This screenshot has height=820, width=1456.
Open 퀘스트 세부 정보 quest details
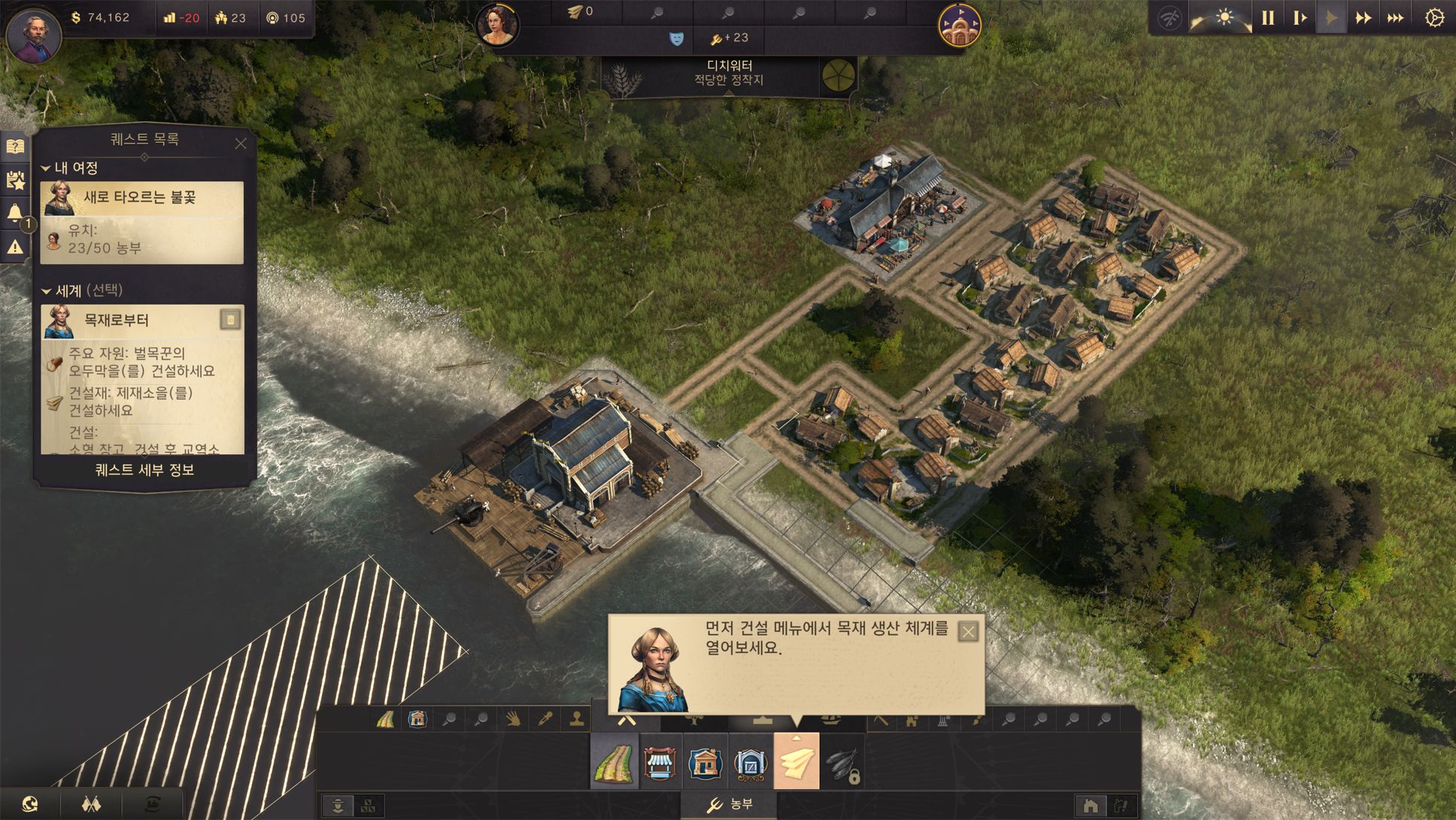coord(144,470)
